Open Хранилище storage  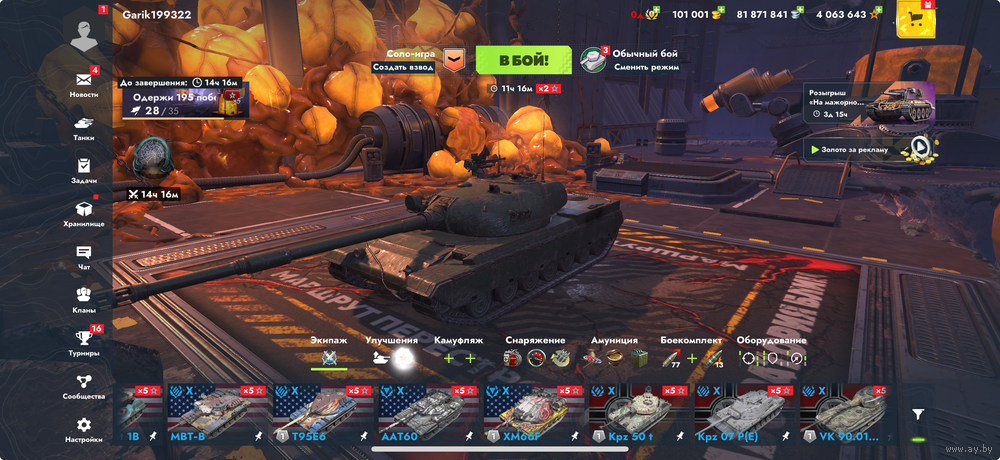(x=84, y=213)
